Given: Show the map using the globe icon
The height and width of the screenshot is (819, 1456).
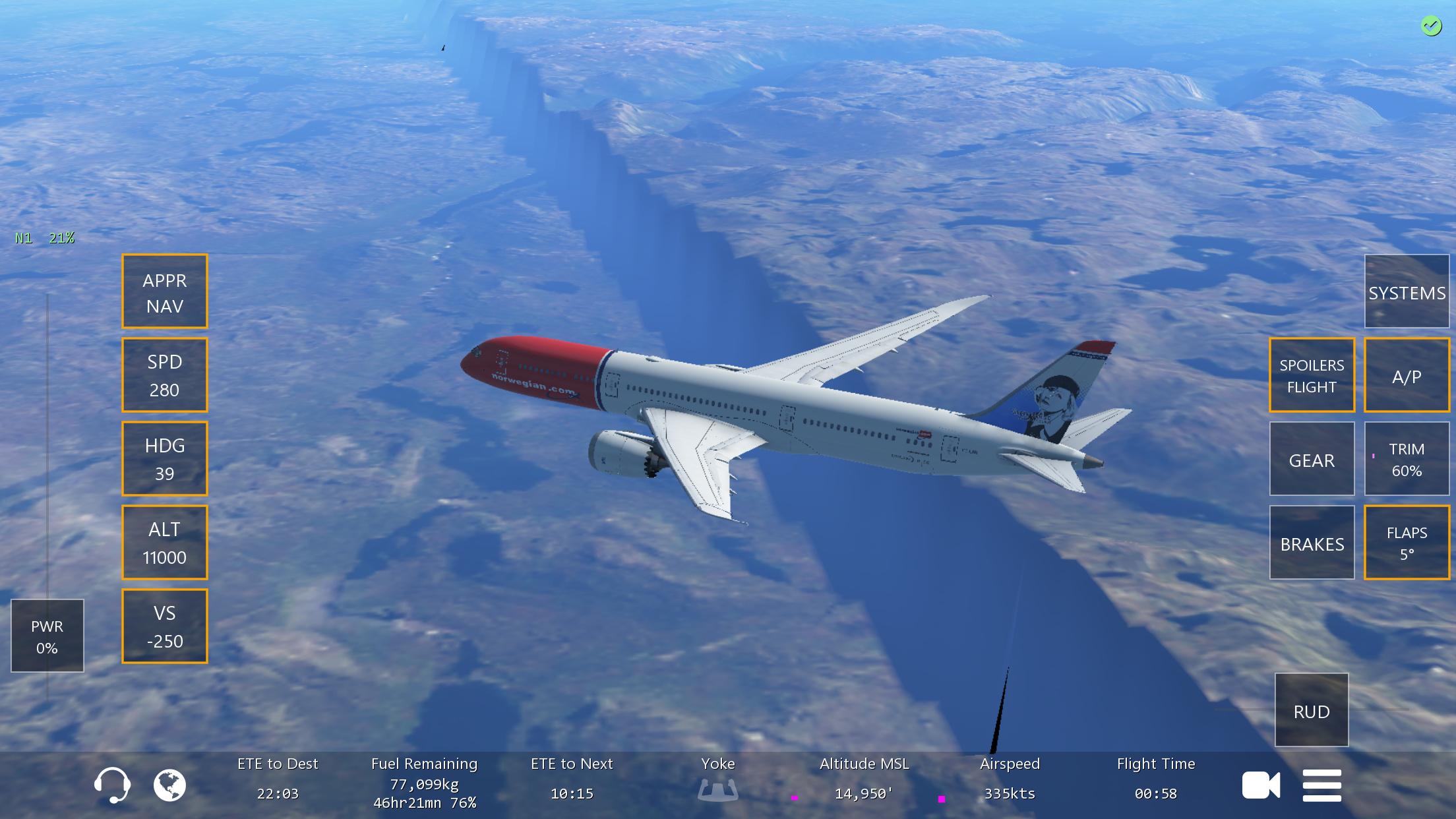Looking at the screenshot, I should click(169, 785).
